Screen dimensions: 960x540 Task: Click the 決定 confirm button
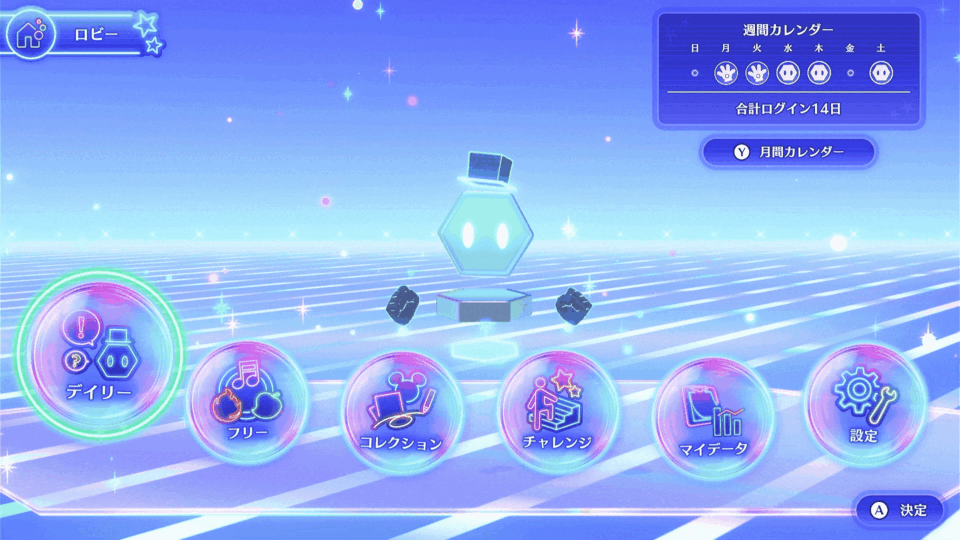(x=899, y=510)
